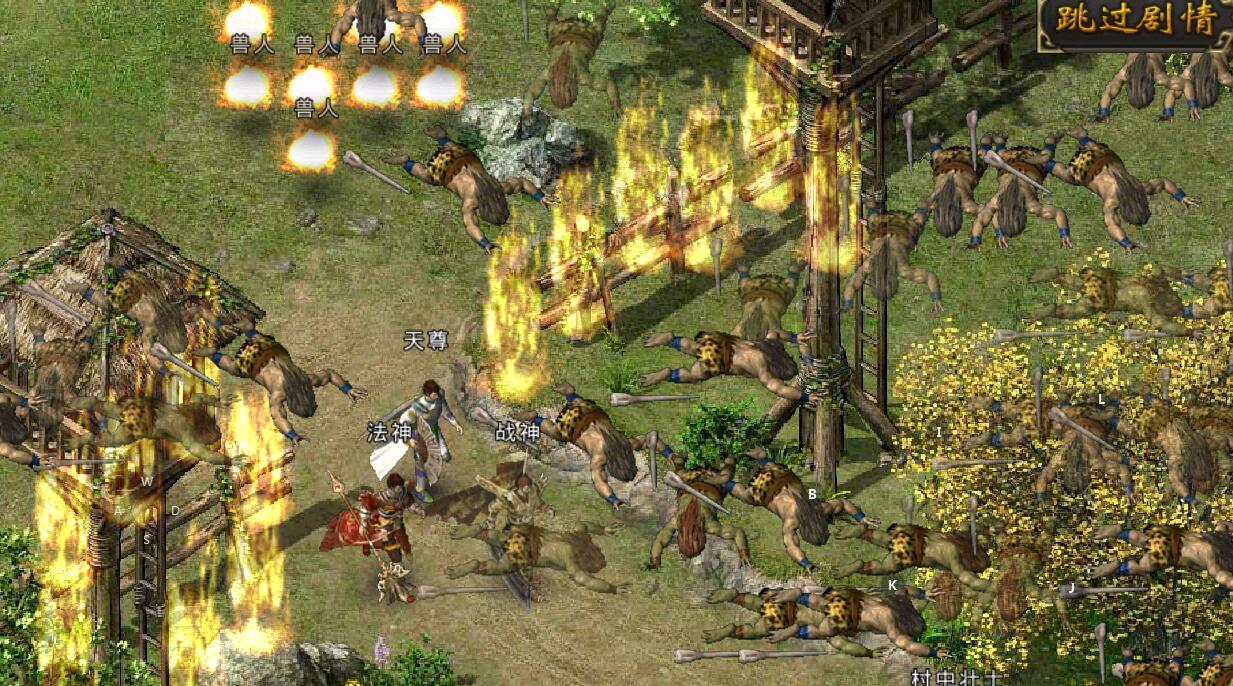The image size is (1233, 686).
Task: Click the 跳过剧情 skip story button
Action: 1136,24
